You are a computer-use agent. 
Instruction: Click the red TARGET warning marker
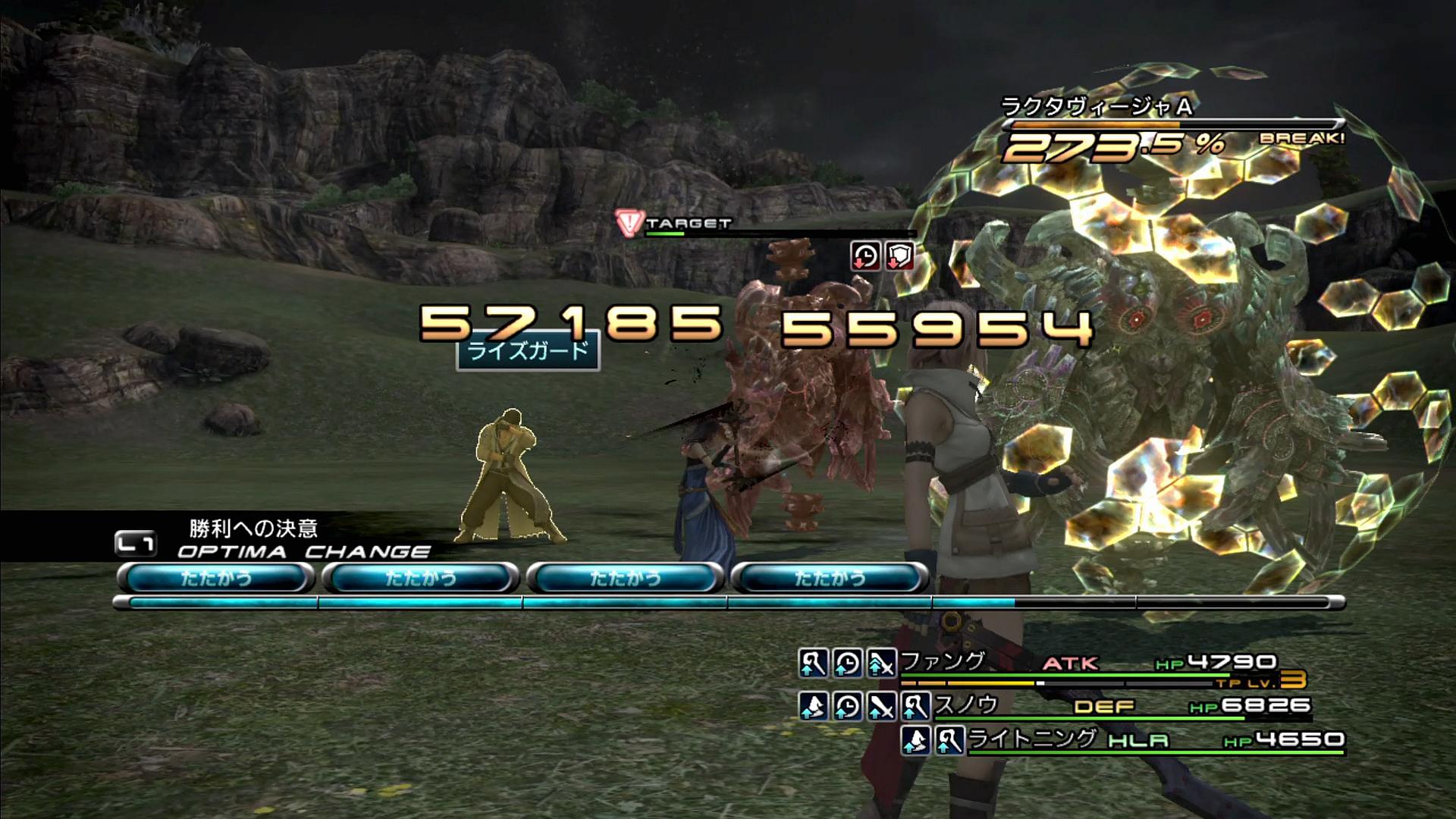tap(629, 223)
